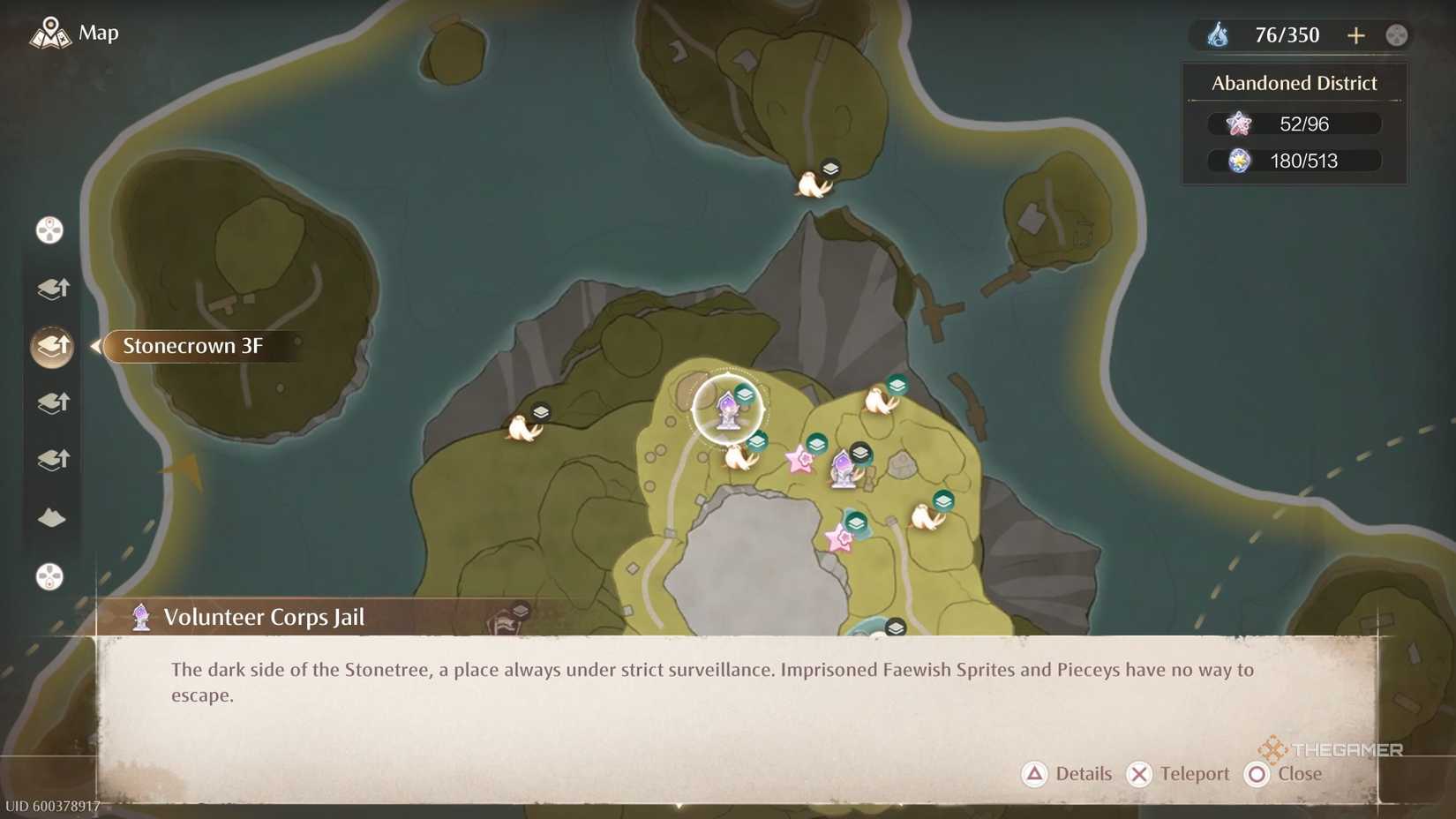
Task: Open the round gray button beside the plus sign
Action: click(1397, 34)
